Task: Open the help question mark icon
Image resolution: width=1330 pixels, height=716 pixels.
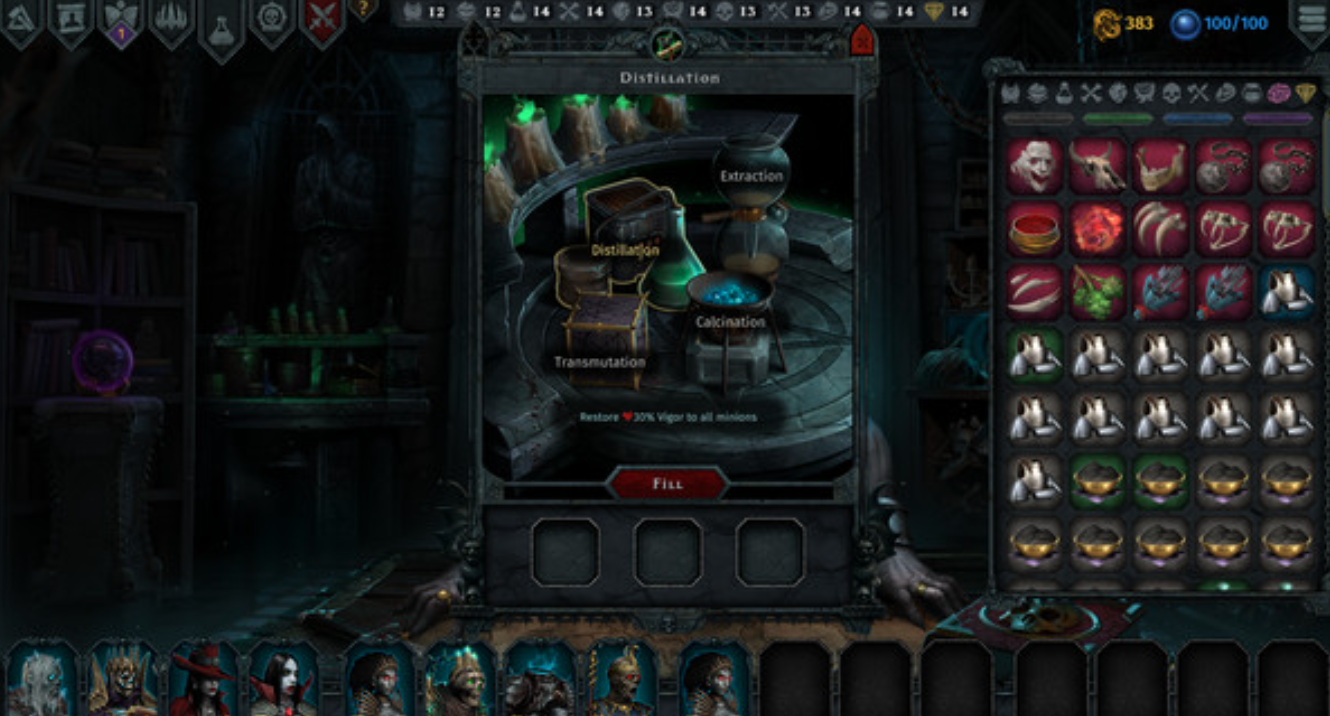Action: [362, 10]
